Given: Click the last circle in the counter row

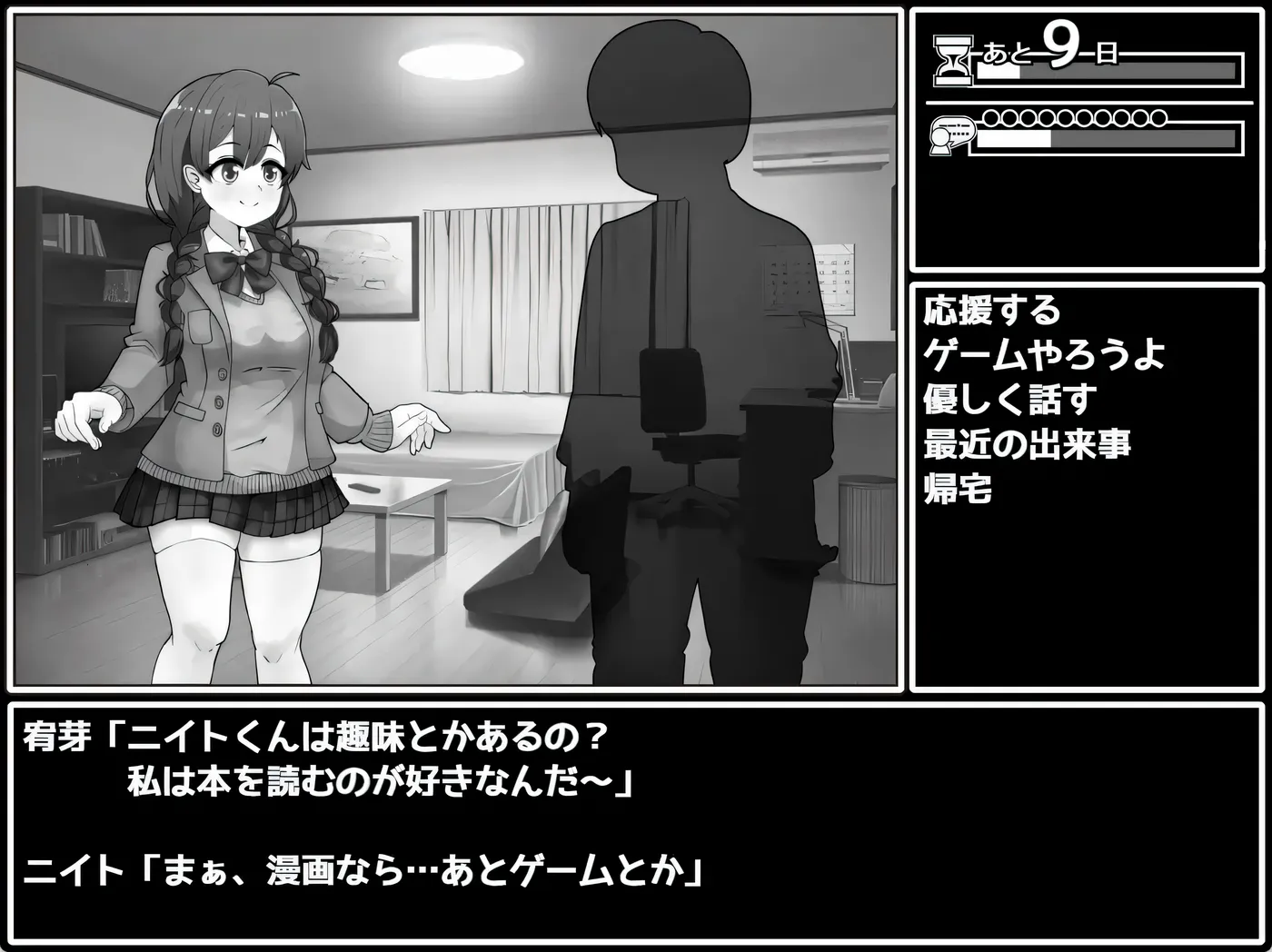Looking at the screenshot, I should [x=1158, y=116].
